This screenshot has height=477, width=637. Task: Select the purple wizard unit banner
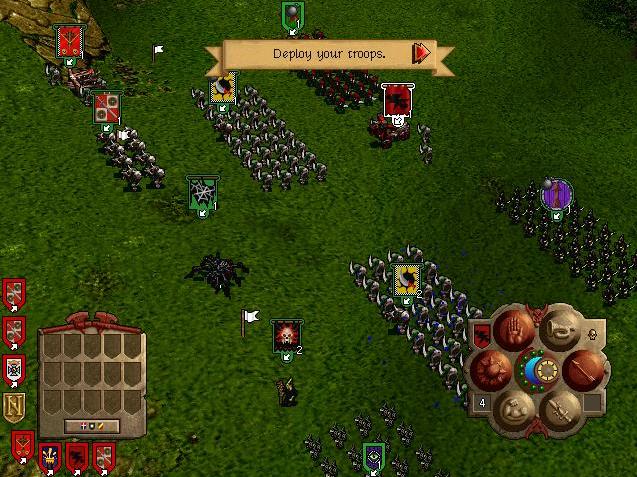coord(555,193)
